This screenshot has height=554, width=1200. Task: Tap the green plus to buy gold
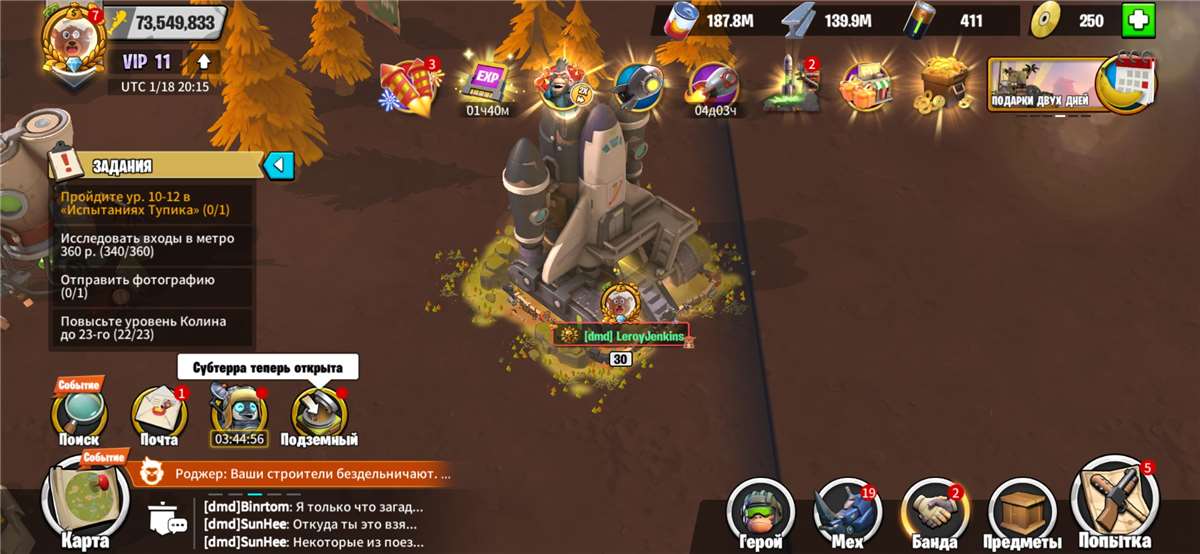pos(1137,21)
